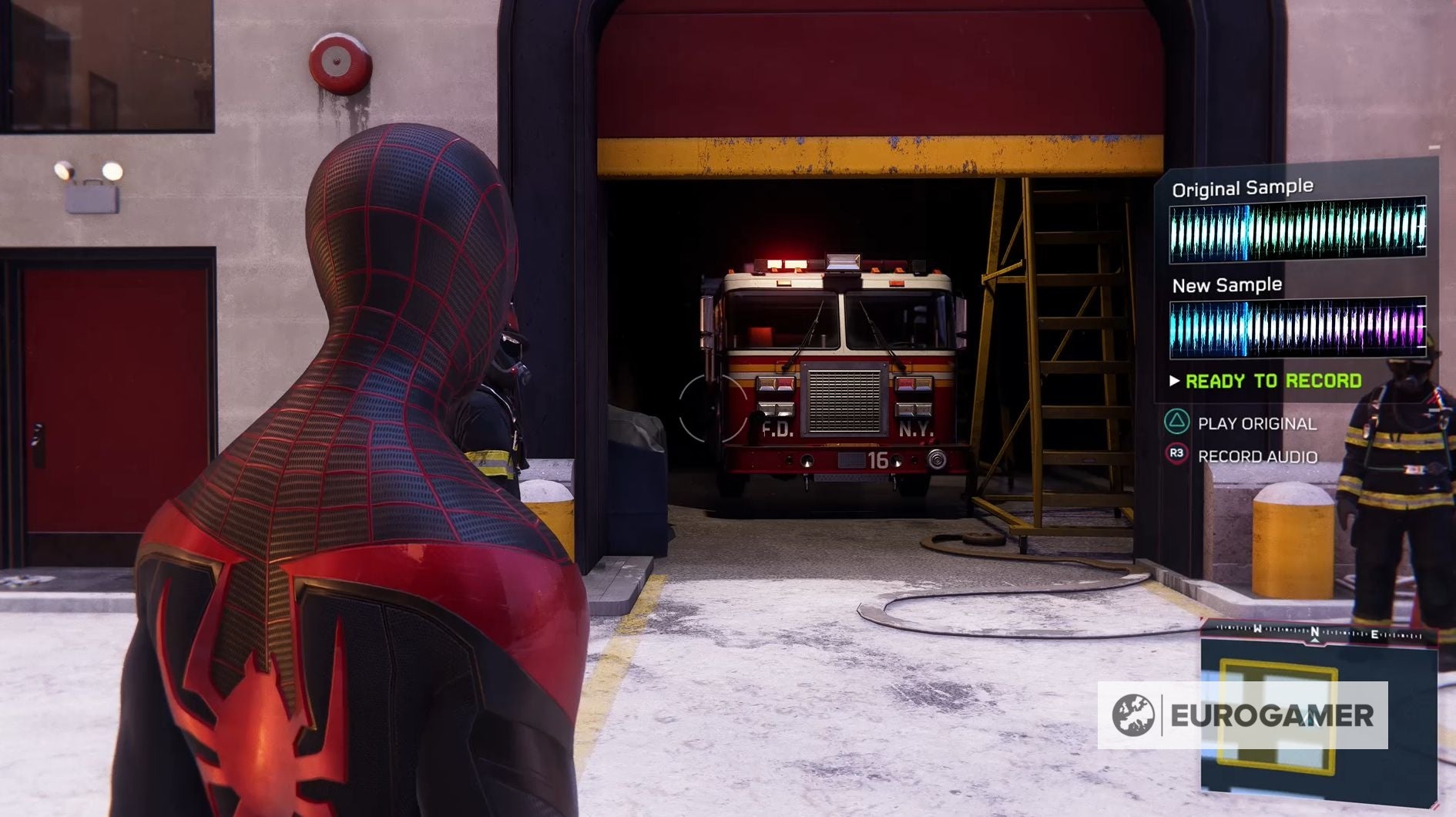Click the white arrow before READY TO RECORD
Screen dimensions: 1456x817
(1175, 380)
